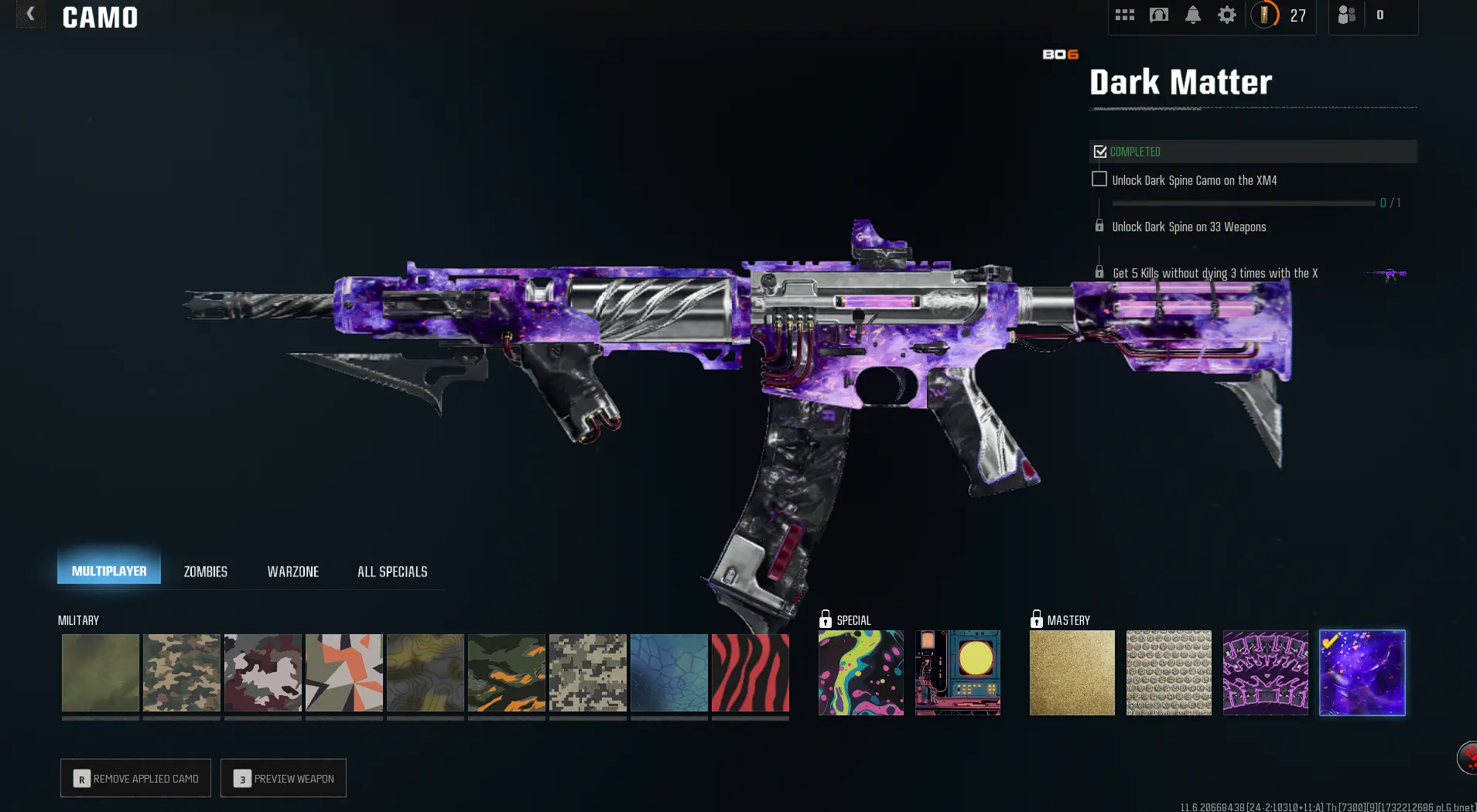Select the woodland camouflage swatch
Screen dimensions: 1477x812
pos(182,673)
